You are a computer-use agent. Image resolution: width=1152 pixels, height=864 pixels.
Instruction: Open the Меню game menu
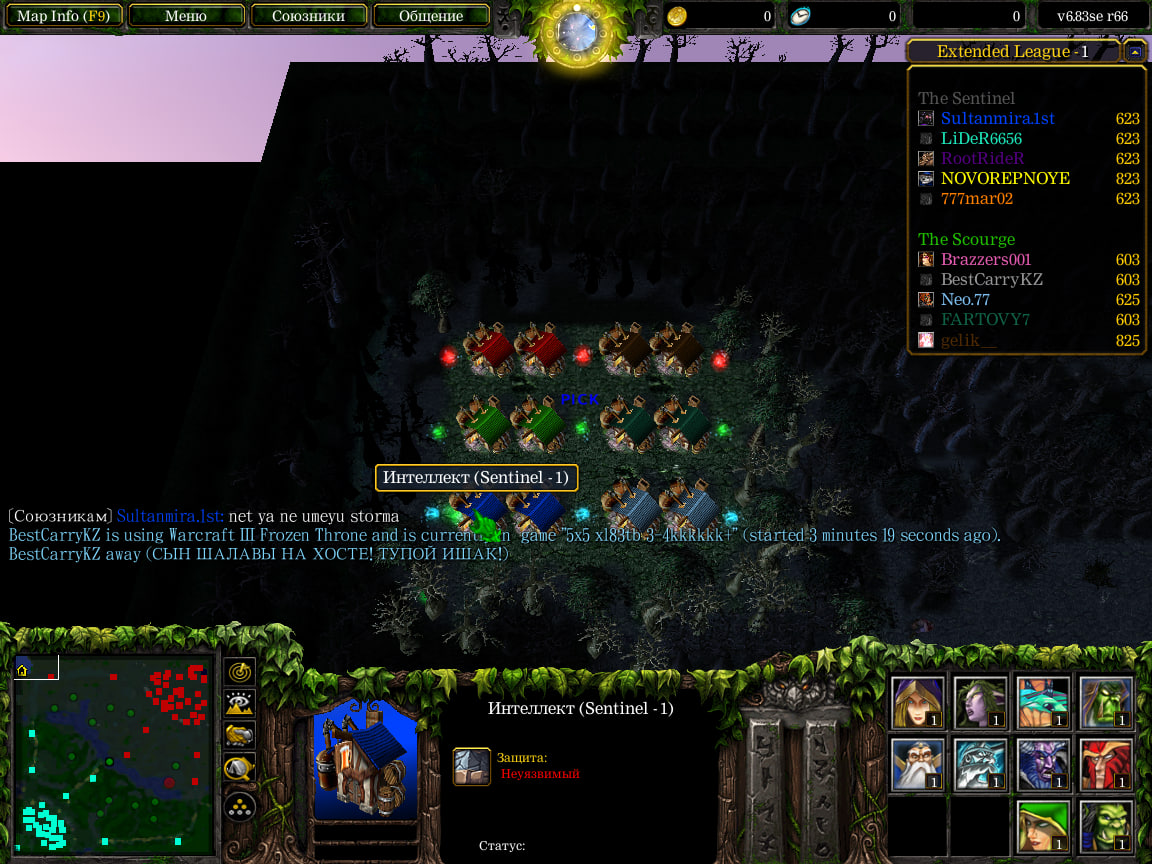click(186, 16)
